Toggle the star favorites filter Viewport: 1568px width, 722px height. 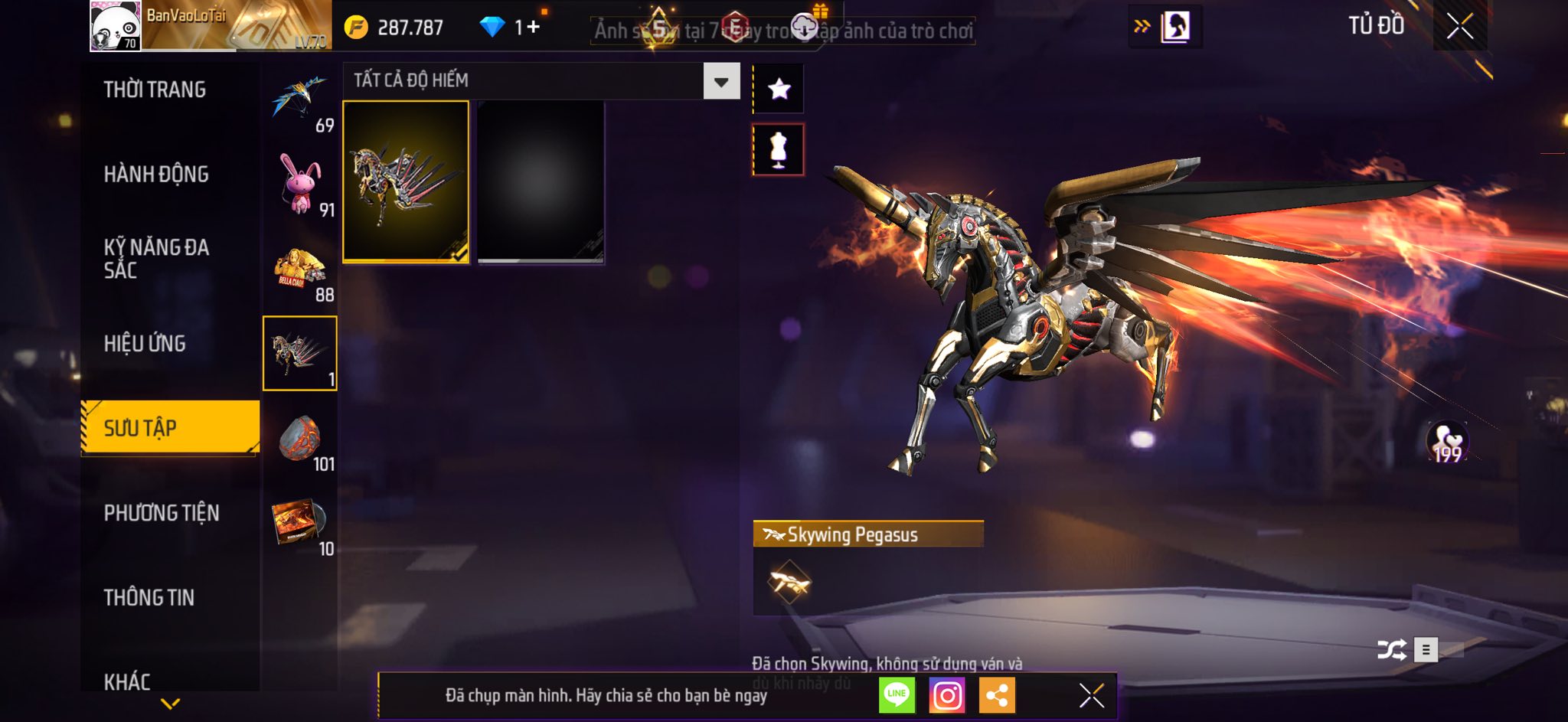tap(779, 90)
